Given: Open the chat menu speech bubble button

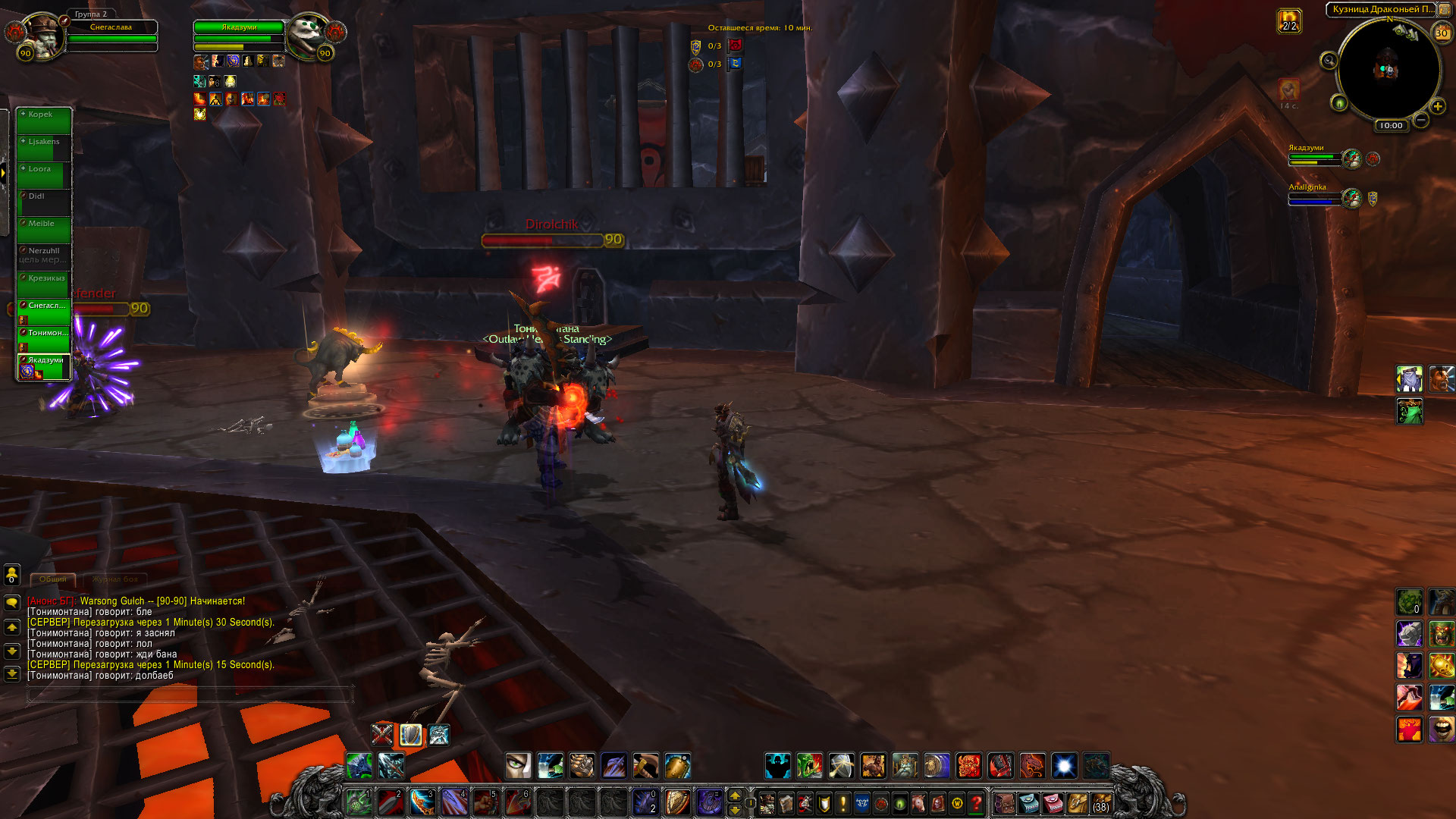Looking at the screenshot, I should [12, 603].
